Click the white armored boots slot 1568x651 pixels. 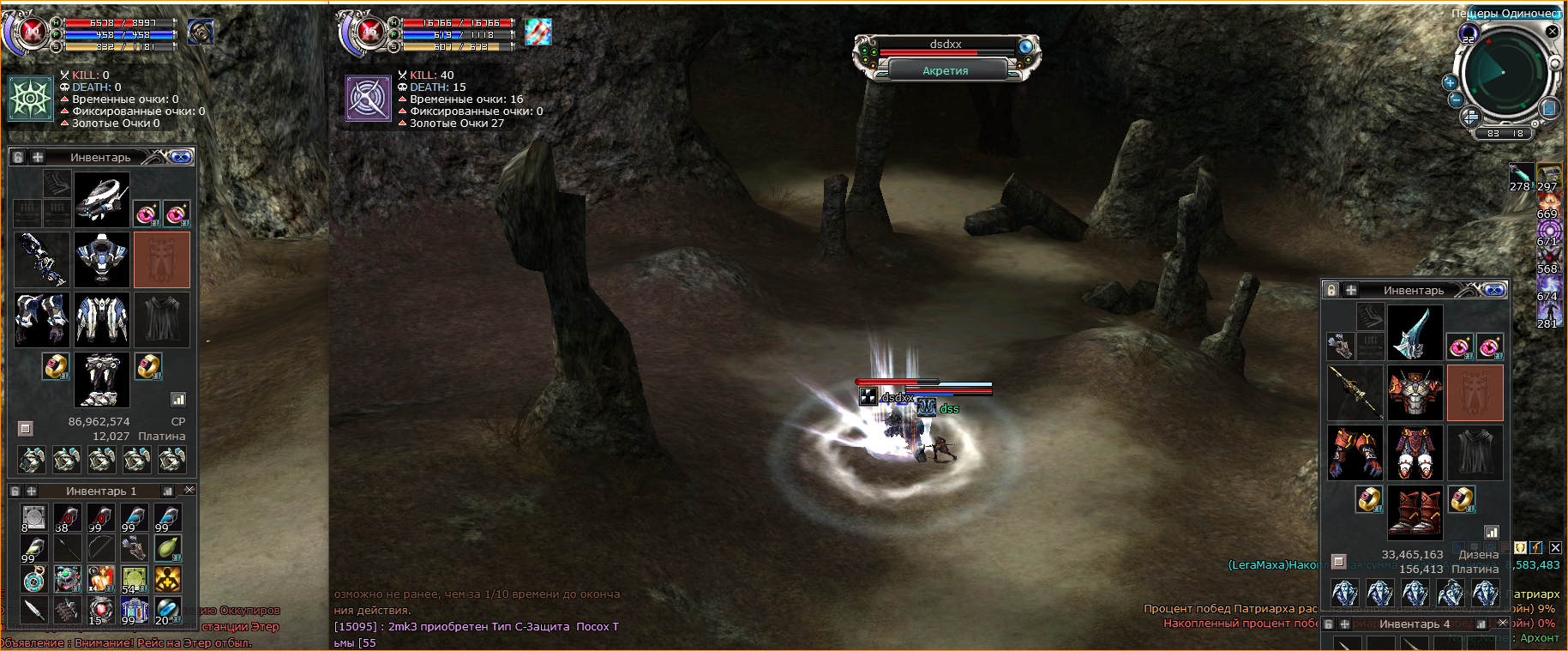pyautogui.click(x=102, y=379)
